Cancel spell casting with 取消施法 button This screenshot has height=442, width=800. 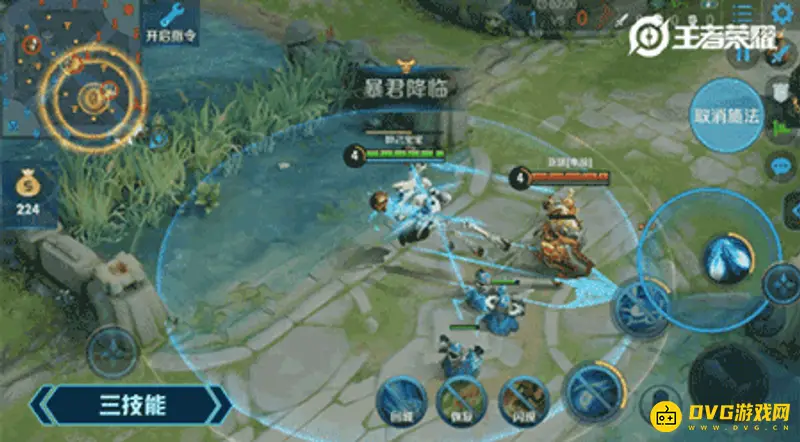(x=727, y=115)
